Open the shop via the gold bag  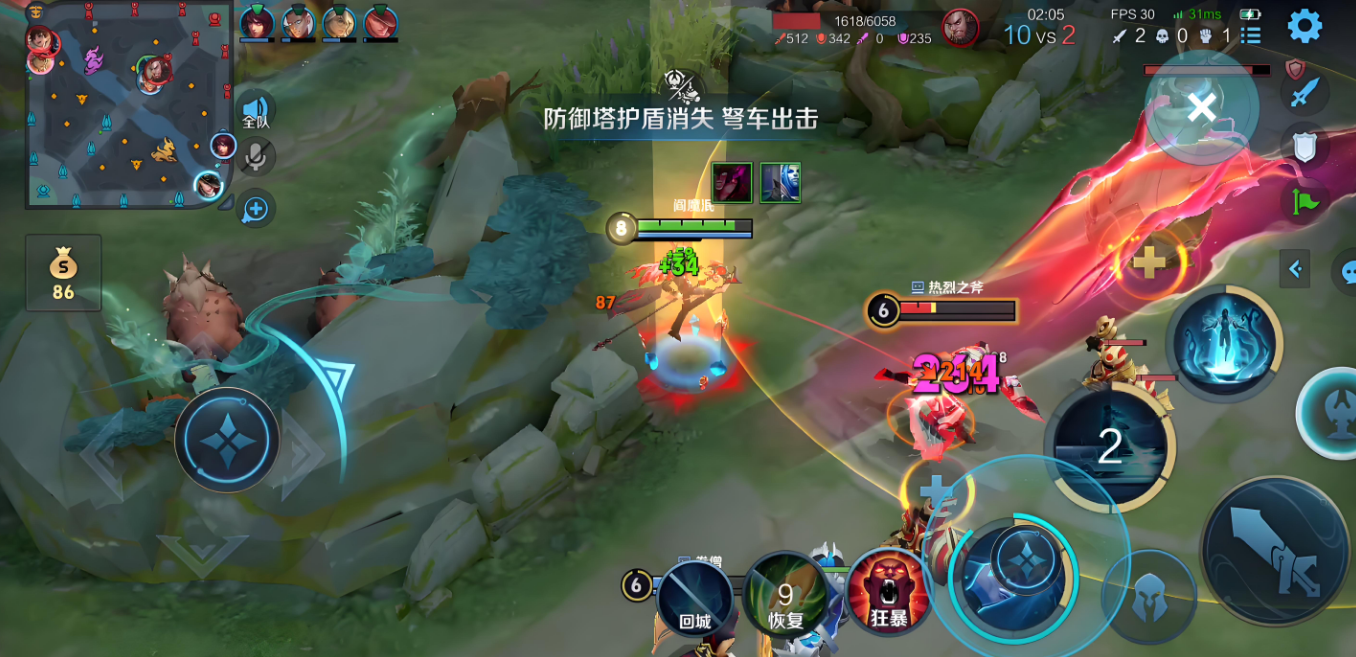[63, 272]
